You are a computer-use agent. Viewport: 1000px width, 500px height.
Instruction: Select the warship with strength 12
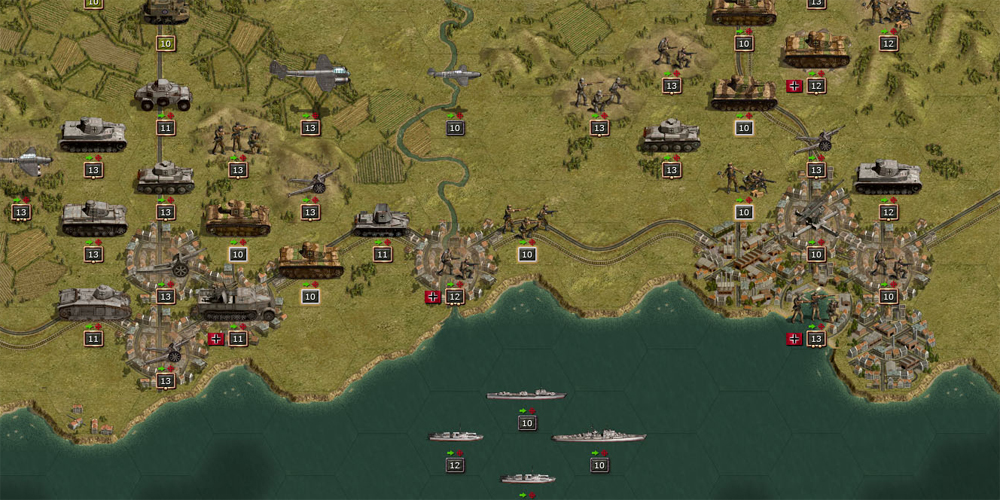tap(455, 437)
